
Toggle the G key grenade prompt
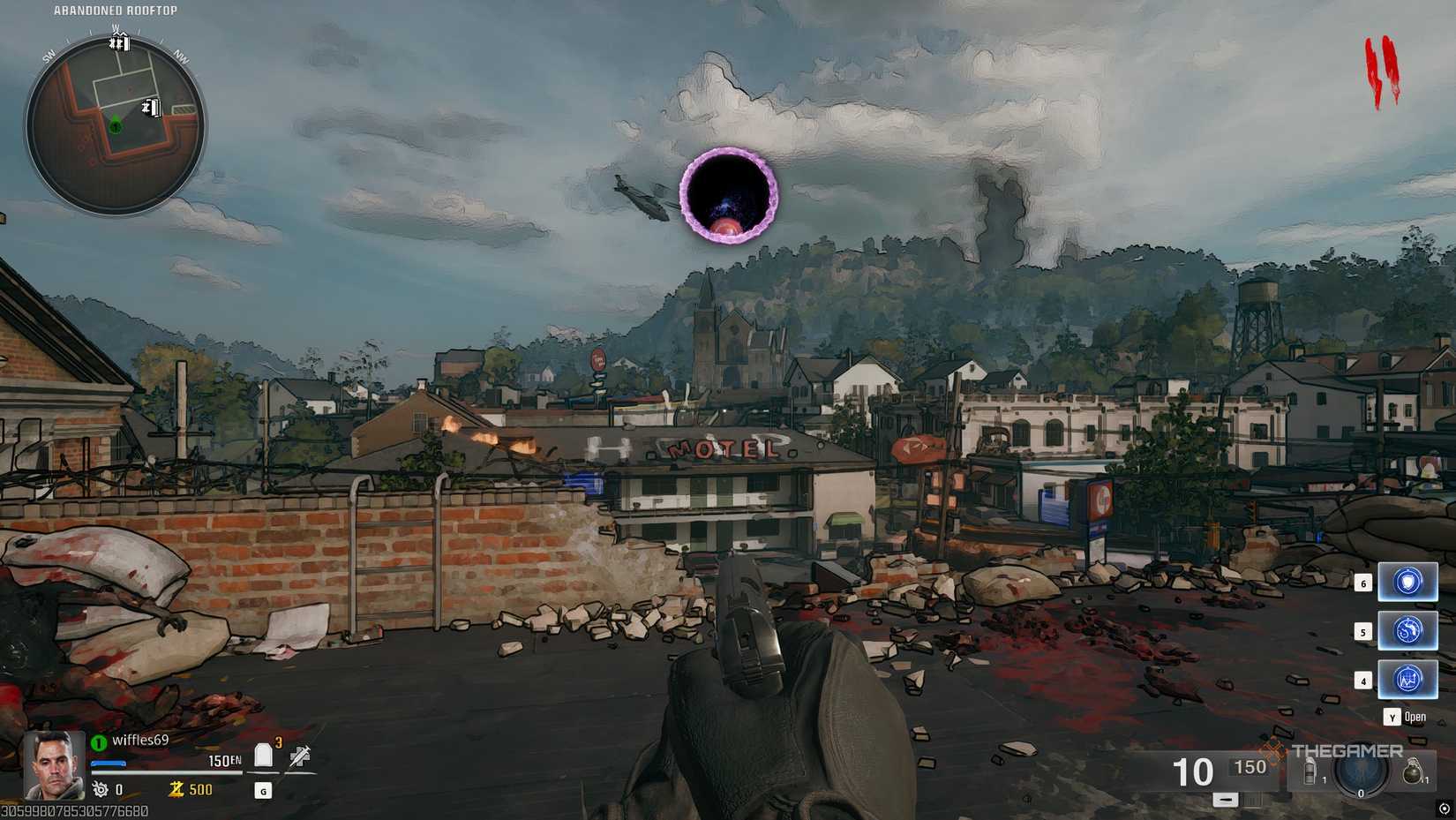263,792
